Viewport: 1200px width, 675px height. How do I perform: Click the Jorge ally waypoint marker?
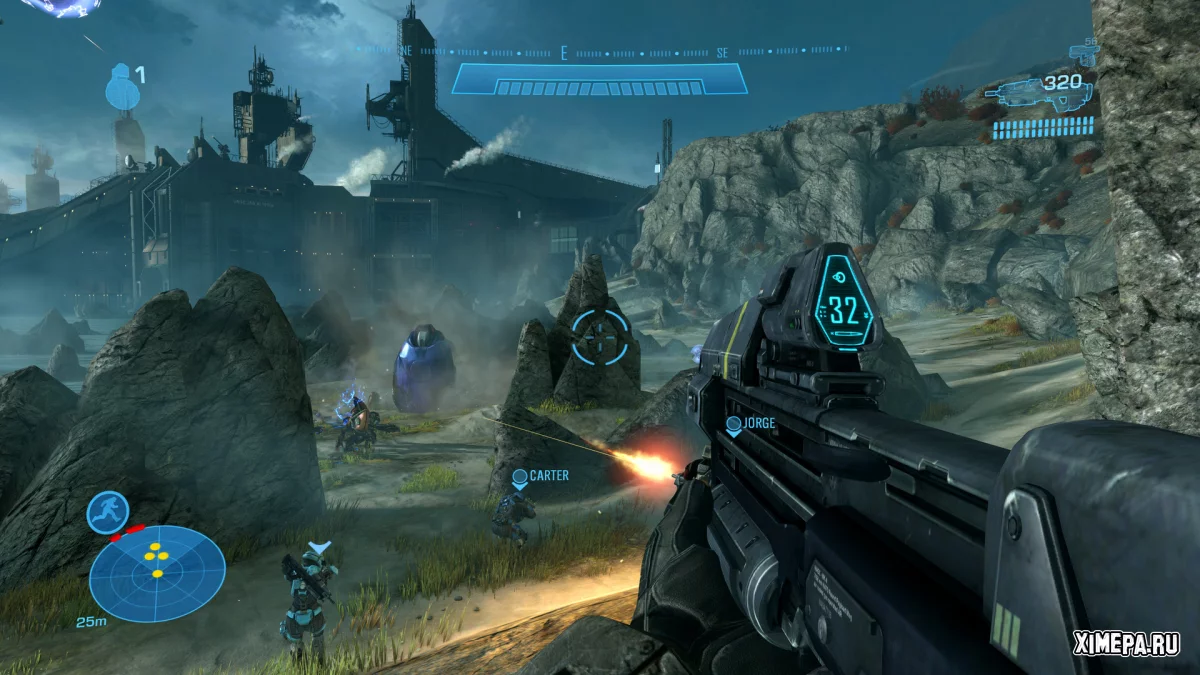(733, 425)
